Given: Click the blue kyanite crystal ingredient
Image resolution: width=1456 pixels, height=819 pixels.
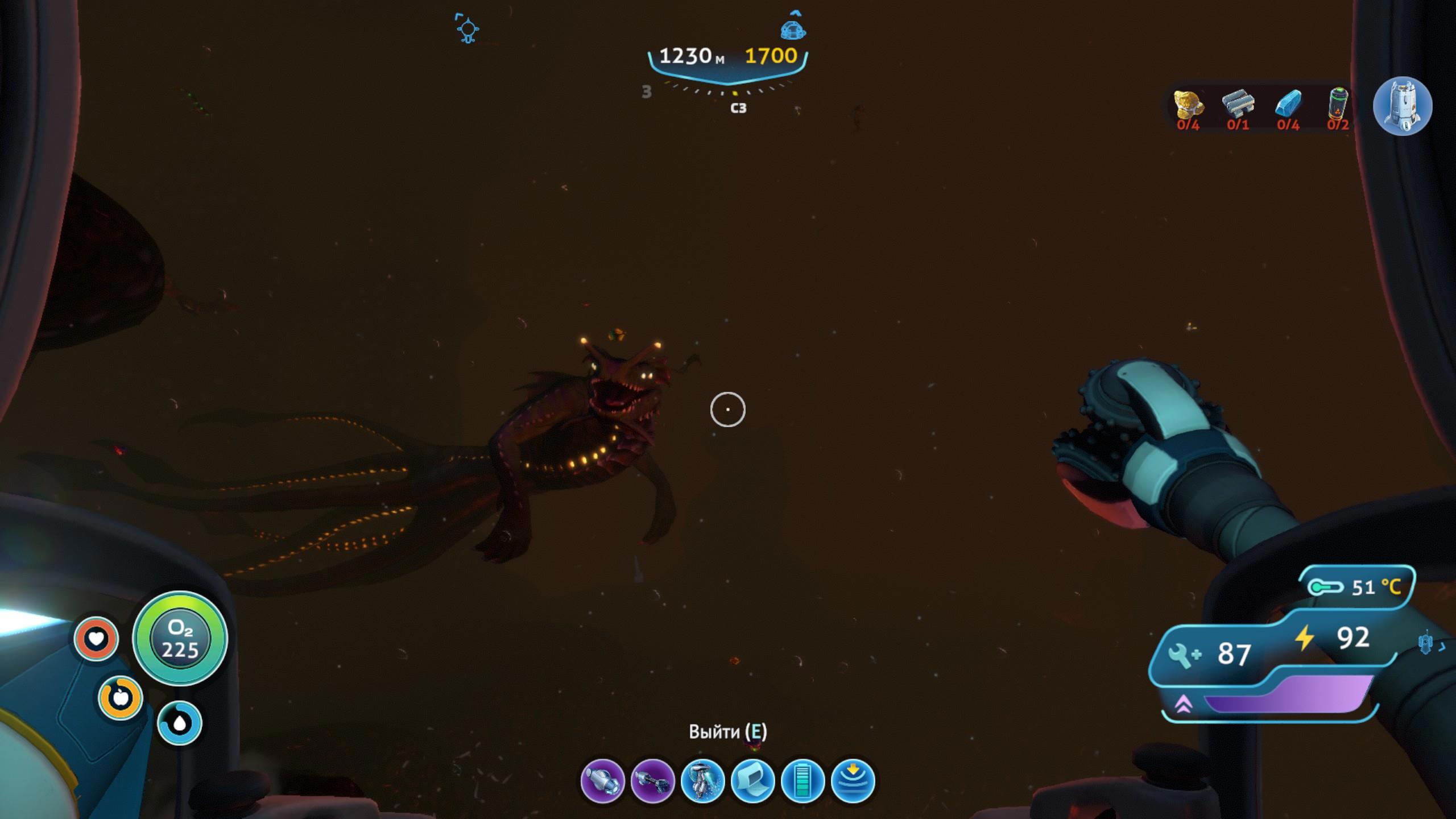Looking at the screenshot, I should tap(1288, 104).
